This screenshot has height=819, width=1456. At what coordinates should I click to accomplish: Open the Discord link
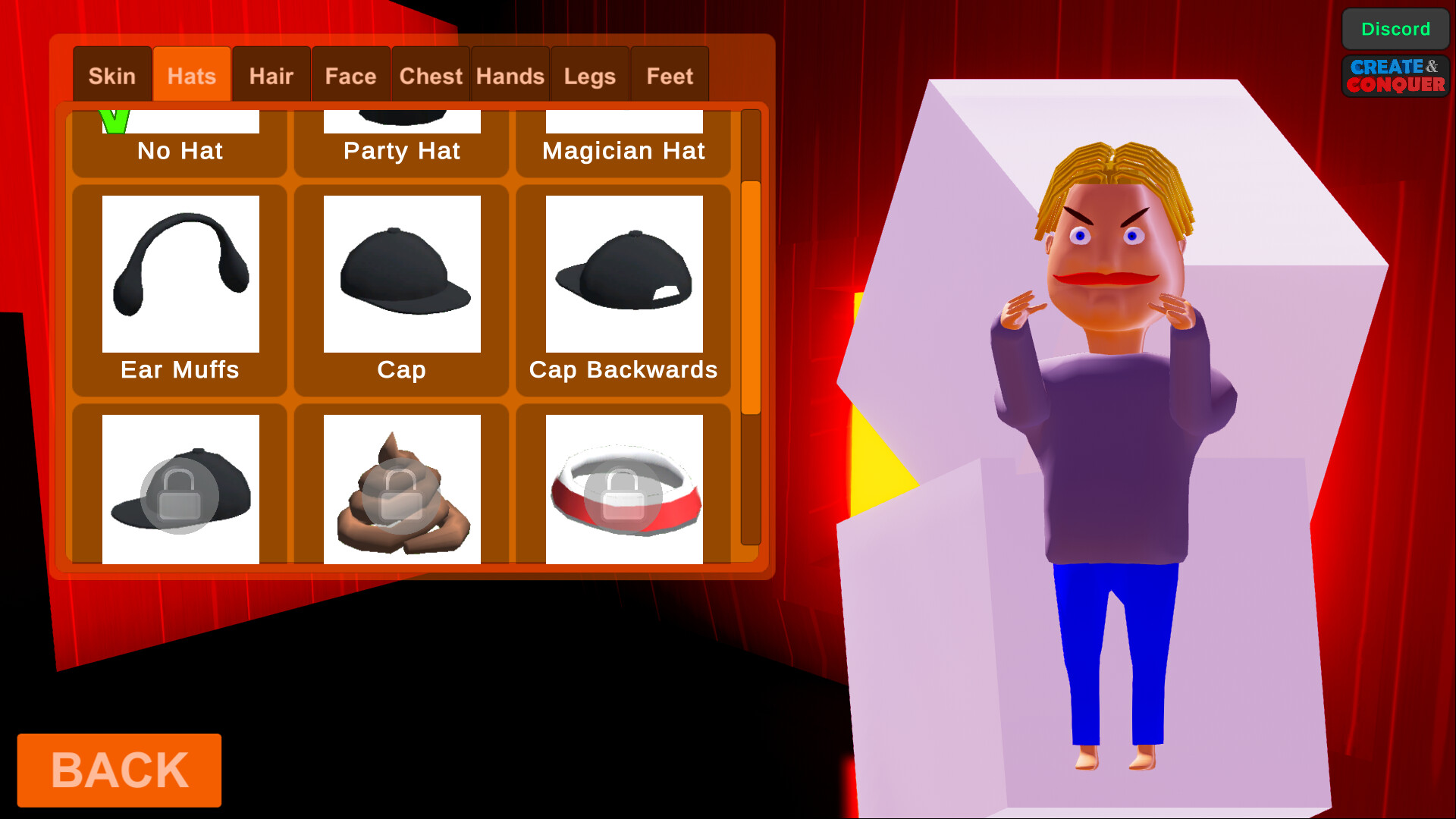tap(1395, 29)
